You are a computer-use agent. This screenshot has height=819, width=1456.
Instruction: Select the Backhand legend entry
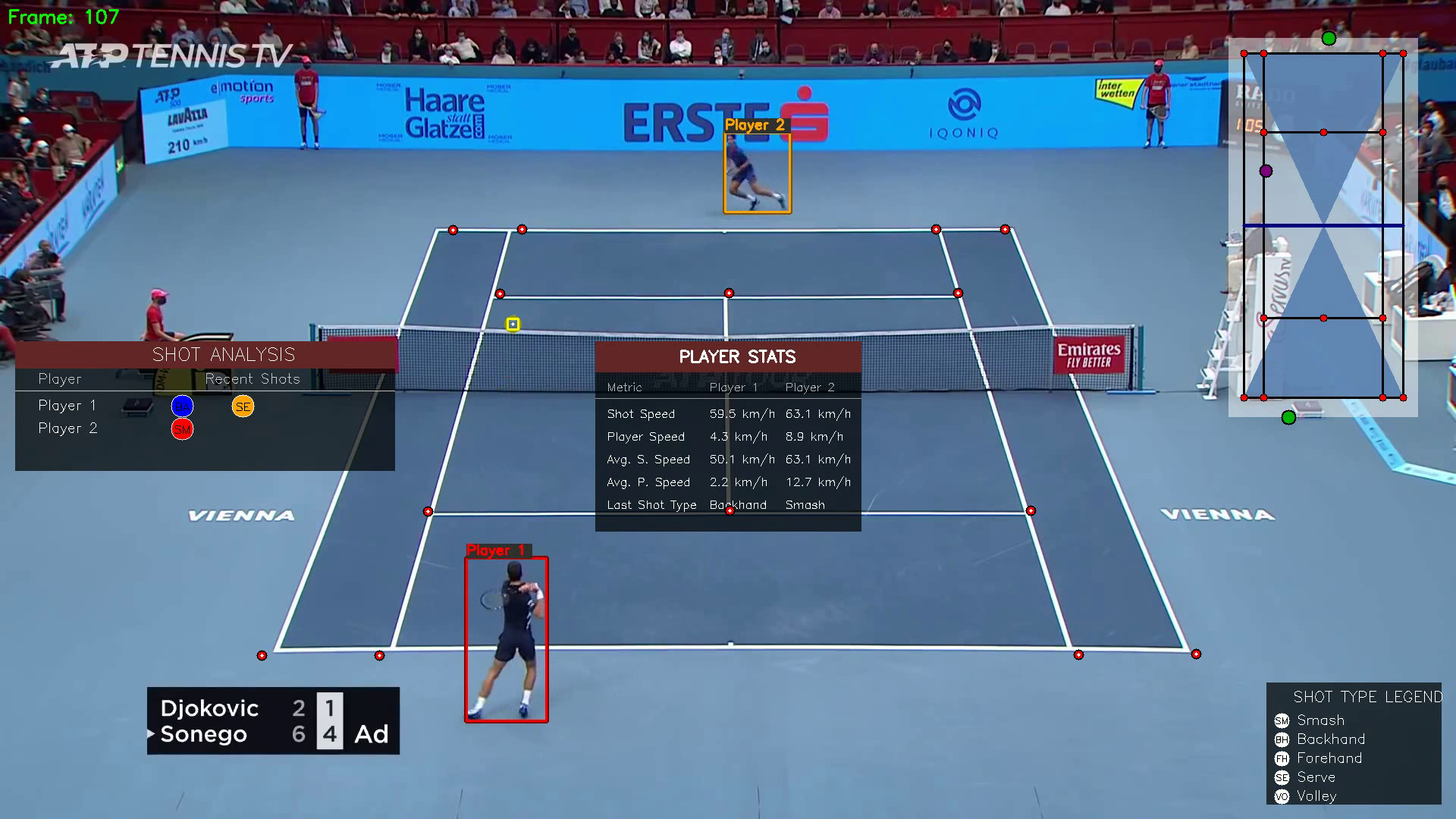coord(1330,739)
